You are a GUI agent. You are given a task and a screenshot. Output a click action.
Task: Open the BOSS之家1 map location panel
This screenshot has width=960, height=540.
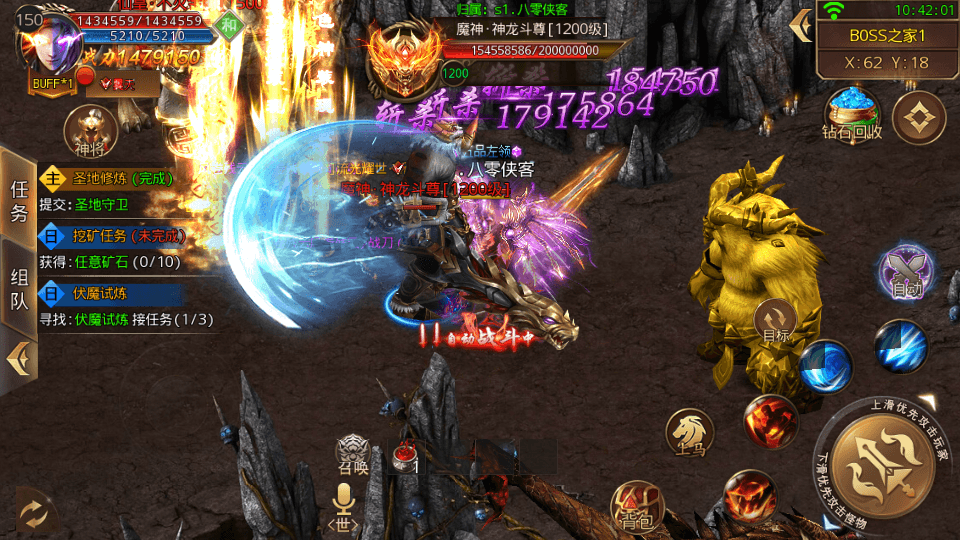(886, 36)
